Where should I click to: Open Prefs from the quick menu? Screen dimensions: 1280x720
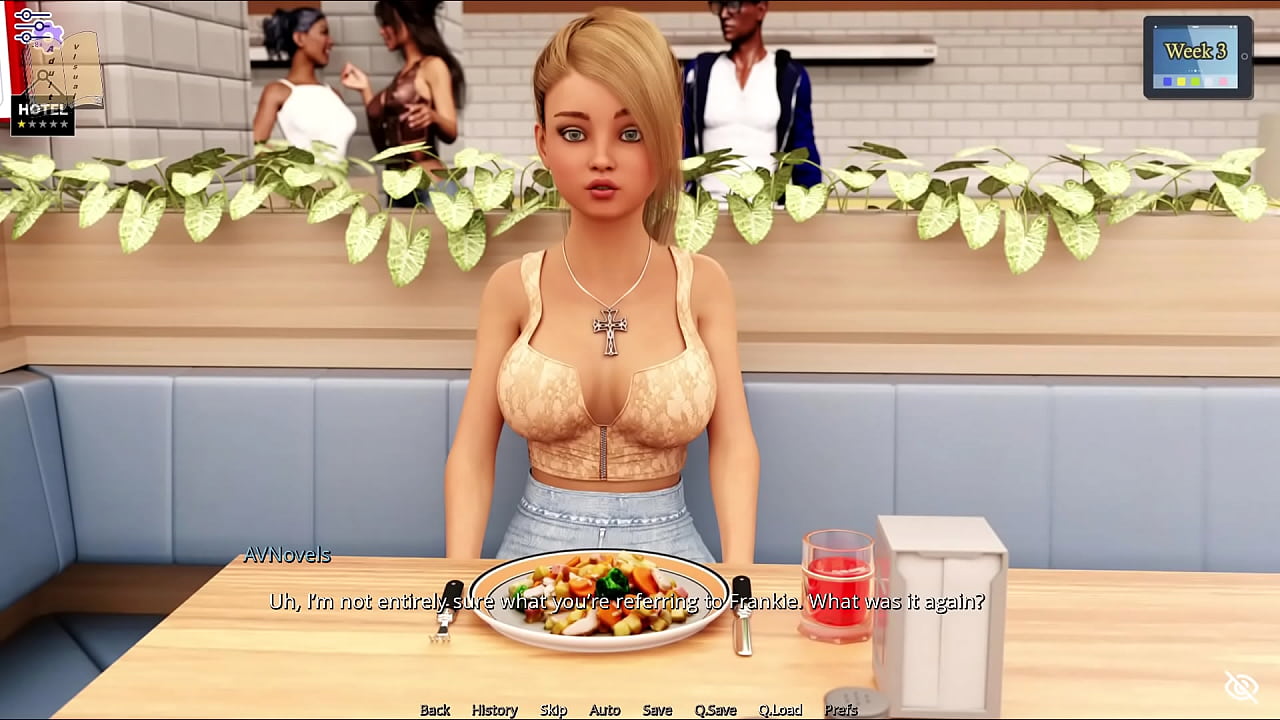[x=841, y=710]
